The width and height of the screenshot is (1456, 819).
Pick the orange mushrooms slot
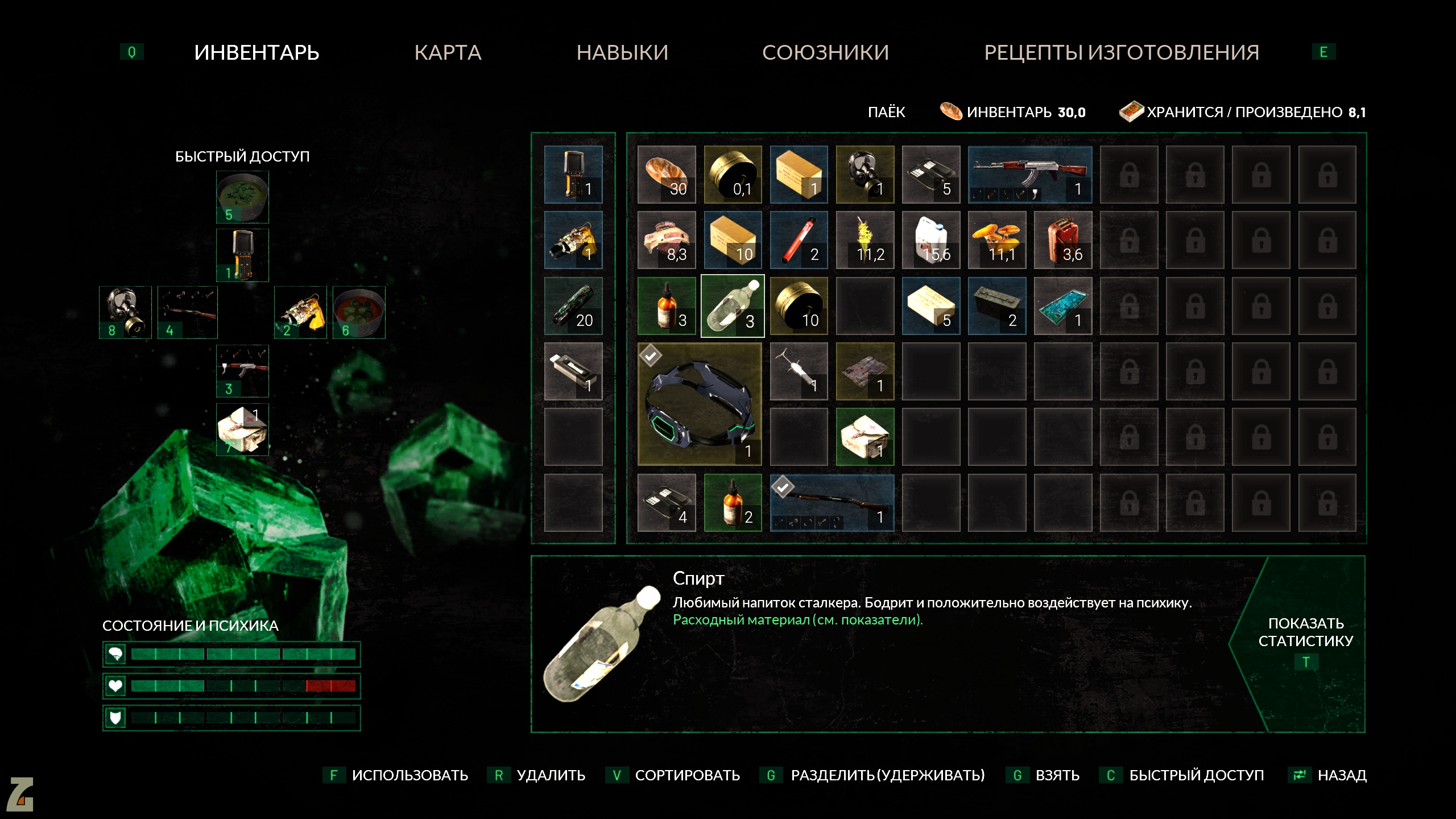[x=997, y=240]
